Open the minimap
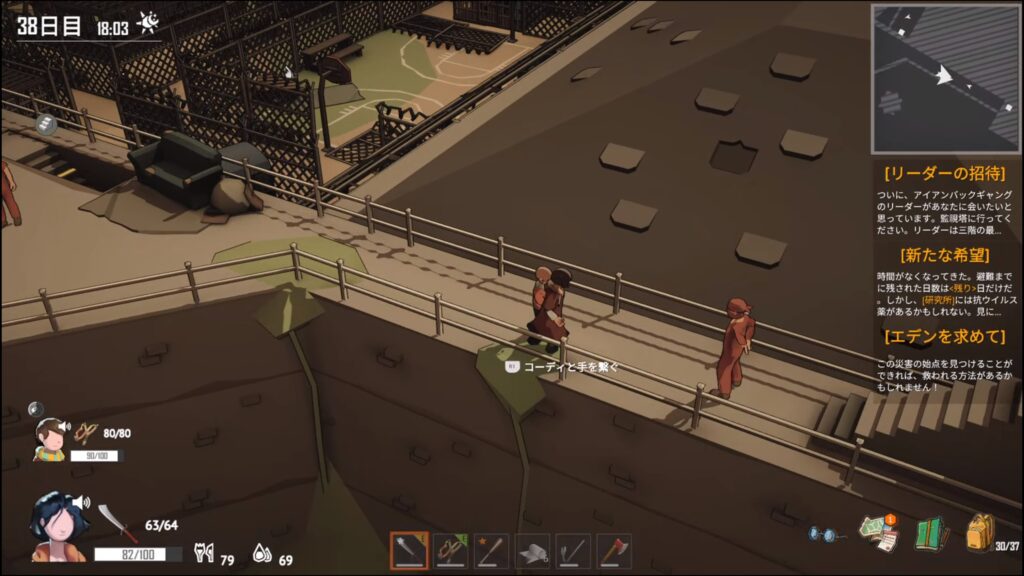Screen dimensions: 1024x576 pos(945,78)
